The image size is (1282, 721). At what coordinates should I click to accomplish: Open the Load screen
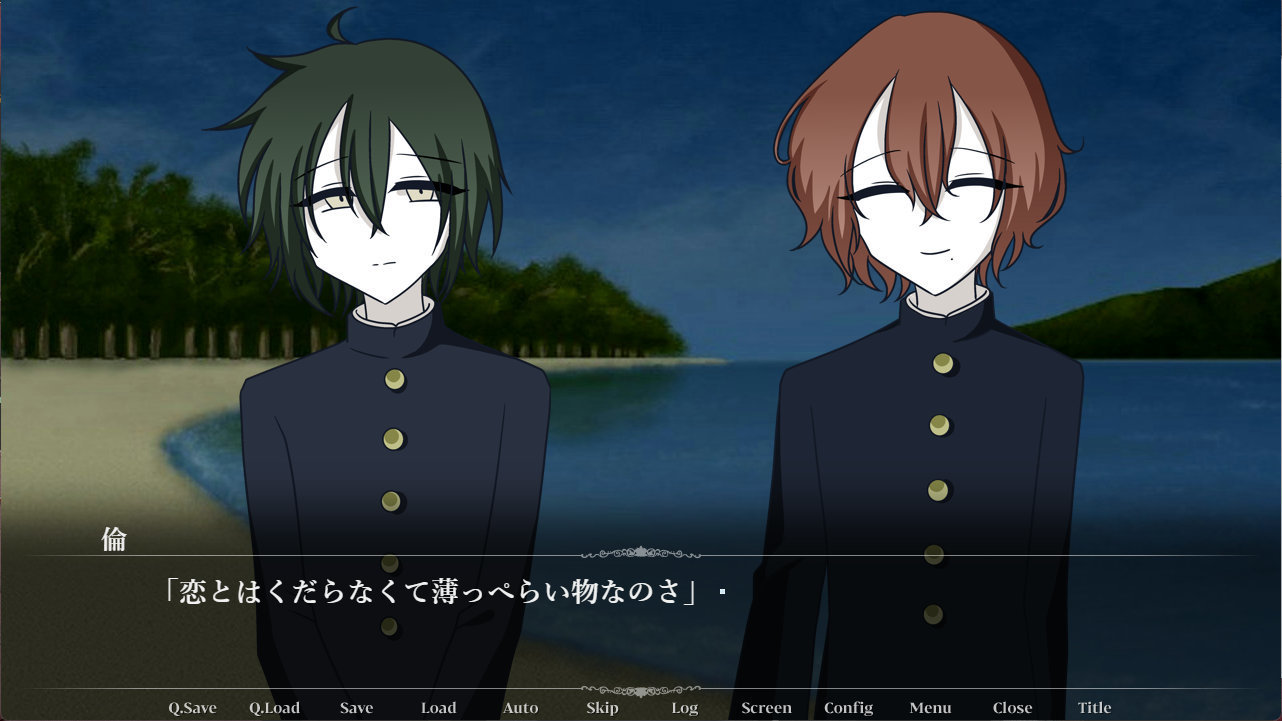click(x=439, y=707)
